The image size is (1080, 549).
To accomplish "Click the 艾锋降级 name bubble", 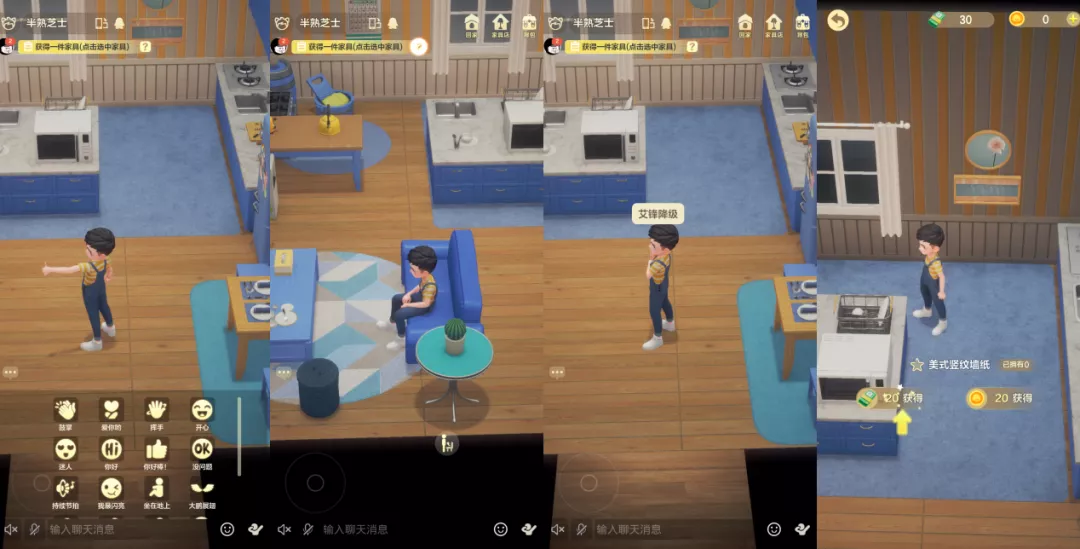I will click(658, 215).
